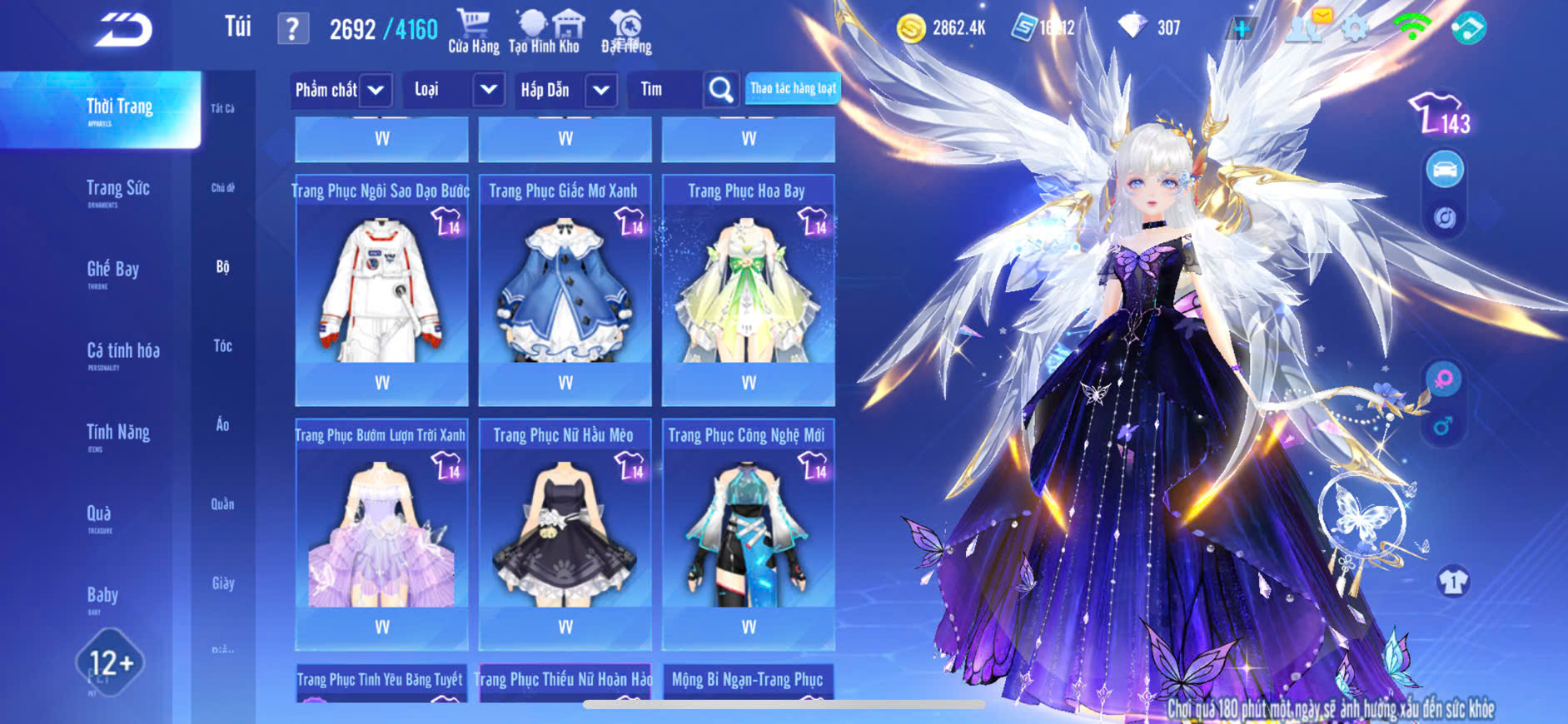Select the Tính Năng tab
This screenshot has width=1568, height=724.
tap(118, 433)
